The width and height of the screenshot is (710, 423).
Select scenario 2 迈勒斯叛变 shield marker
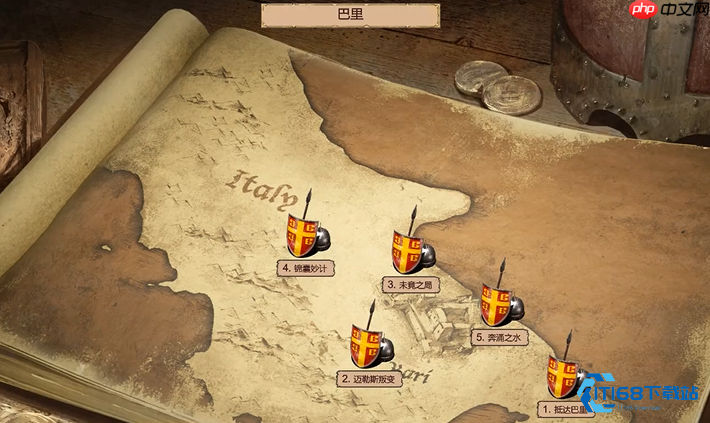coord(365,346)
